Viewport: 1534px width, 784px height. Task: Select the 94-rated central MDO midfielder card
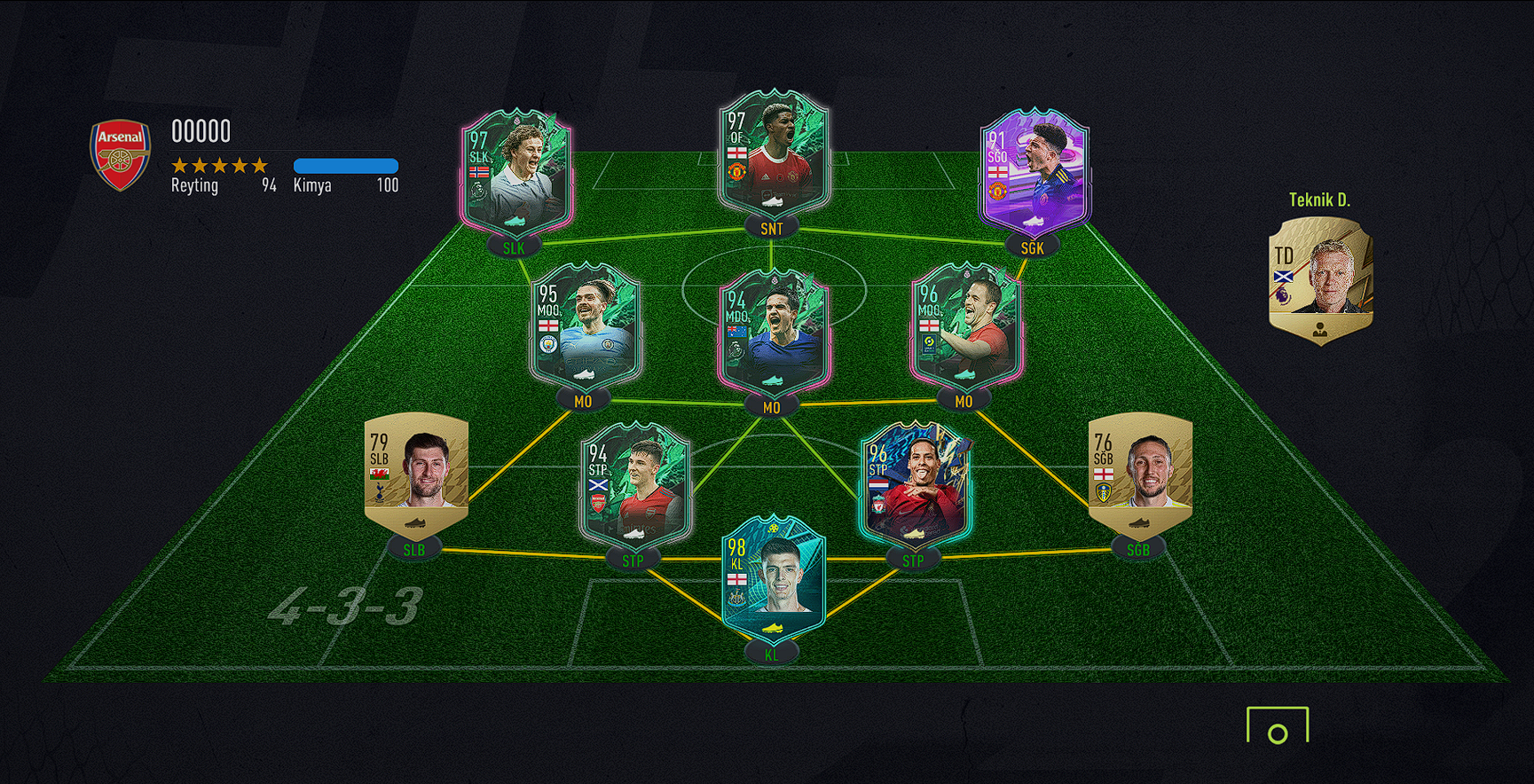point(773,332)
